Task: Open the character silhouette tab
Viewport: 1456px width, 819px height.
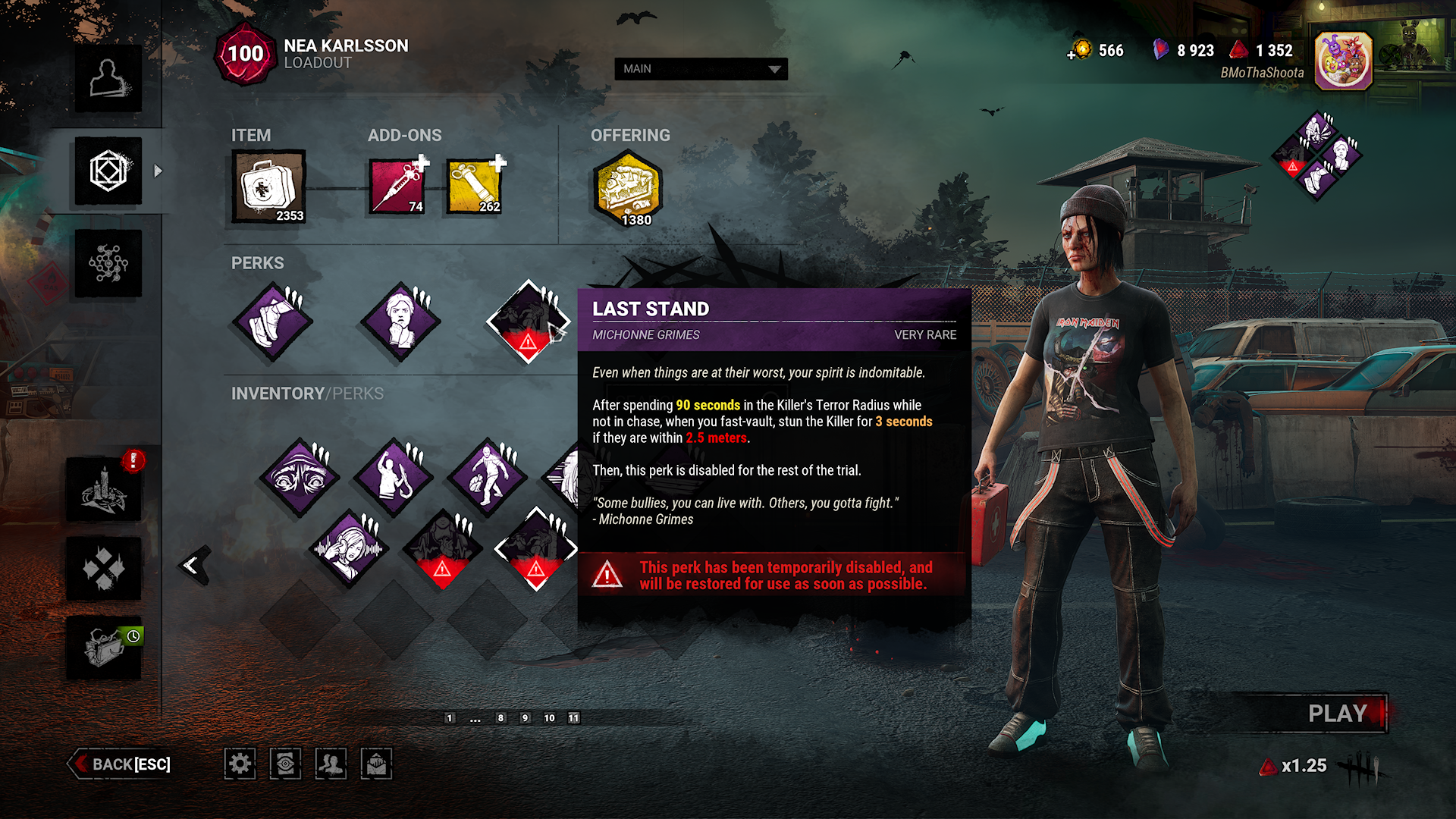Action: [108, 79]
